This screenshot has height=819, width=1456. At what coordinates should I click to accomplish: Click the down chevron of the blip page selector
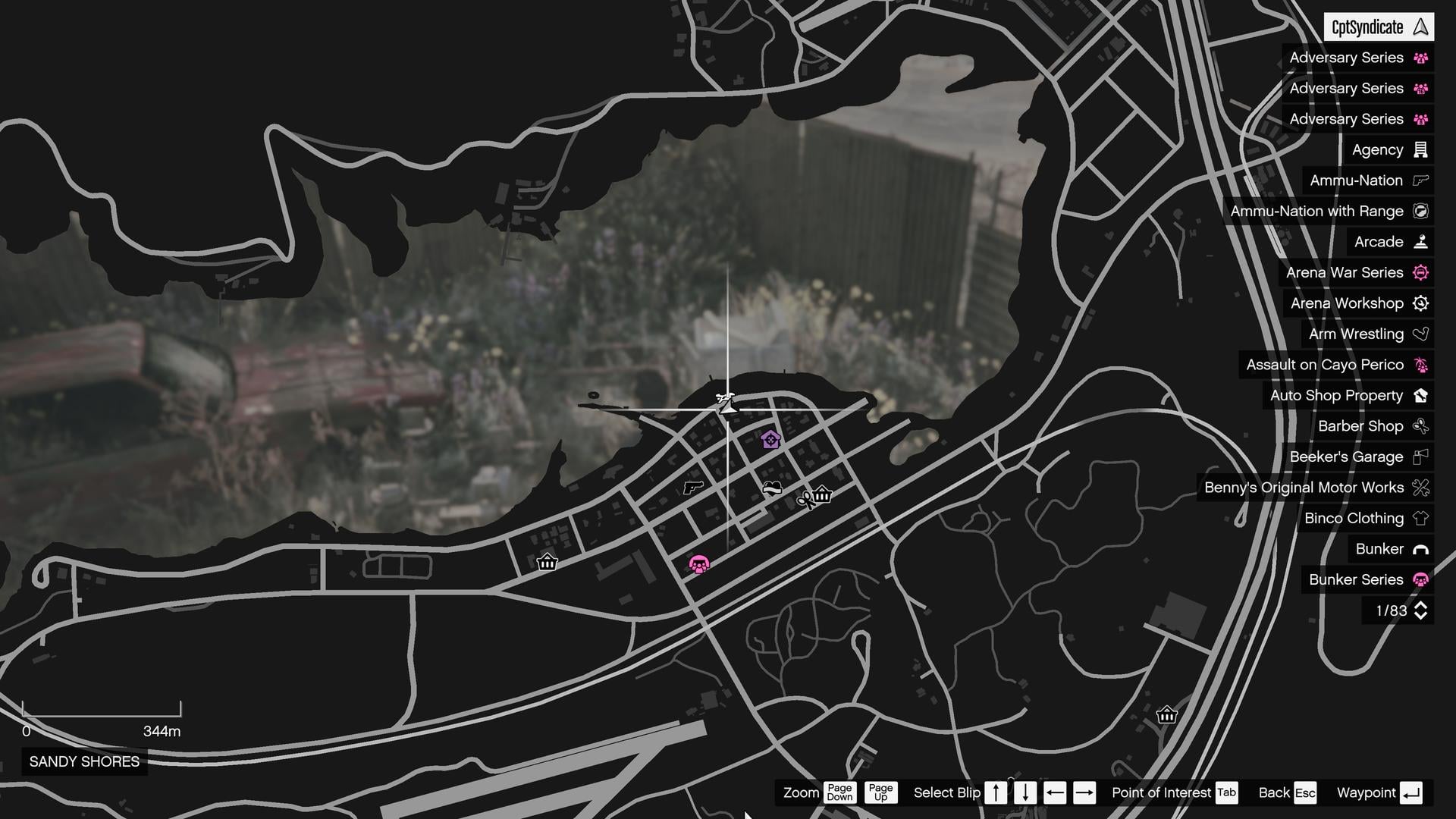1420,615
